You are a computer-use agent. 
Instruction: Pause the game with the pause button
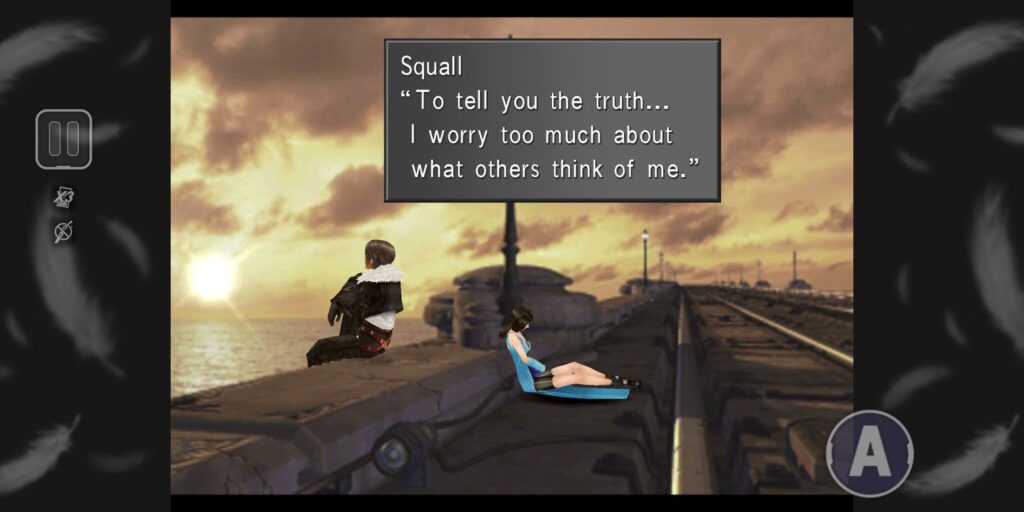(64, 139)
